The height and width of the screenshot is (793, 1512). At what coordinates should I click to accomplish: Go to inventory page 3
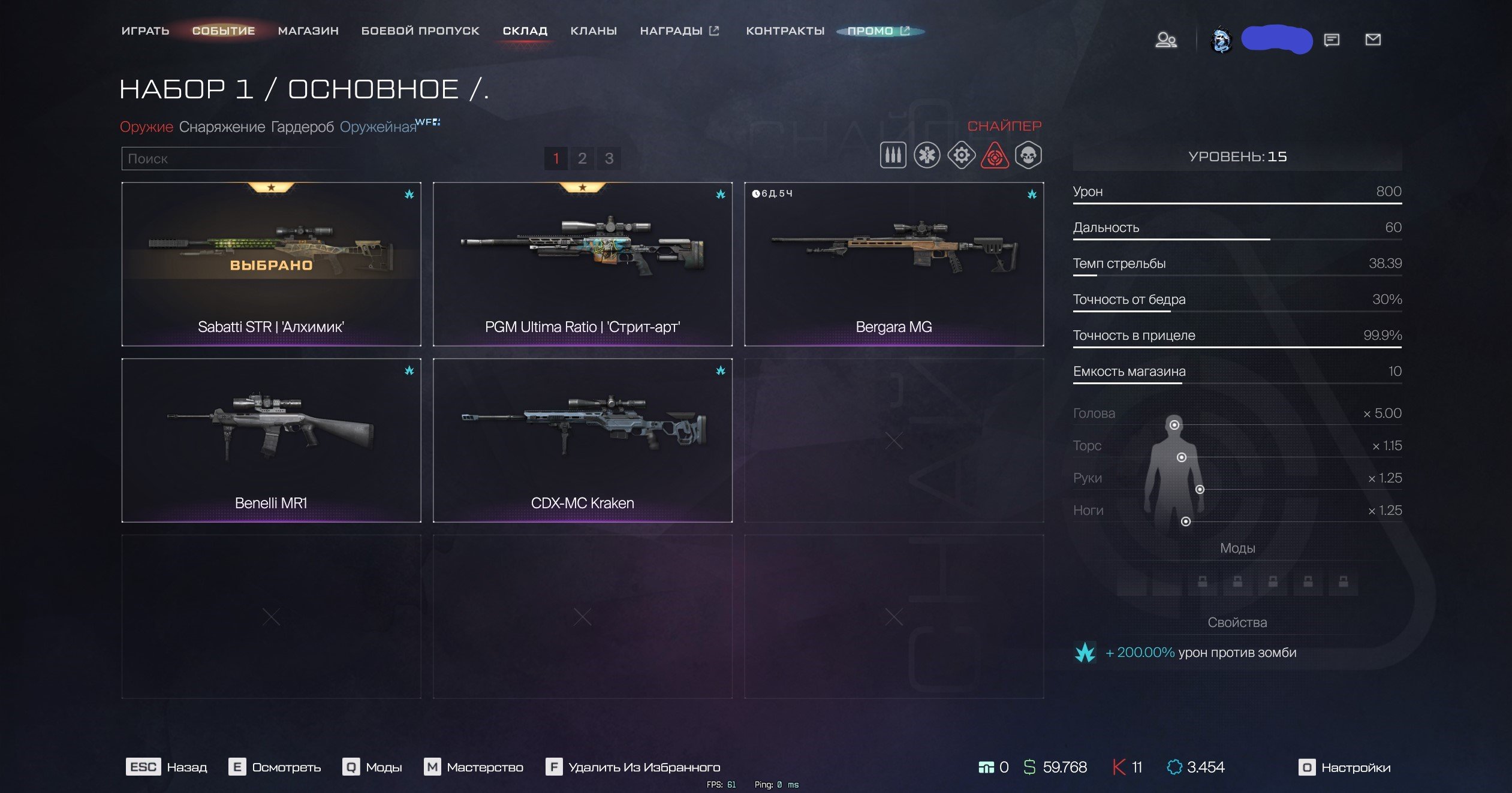tap(609, 158)
